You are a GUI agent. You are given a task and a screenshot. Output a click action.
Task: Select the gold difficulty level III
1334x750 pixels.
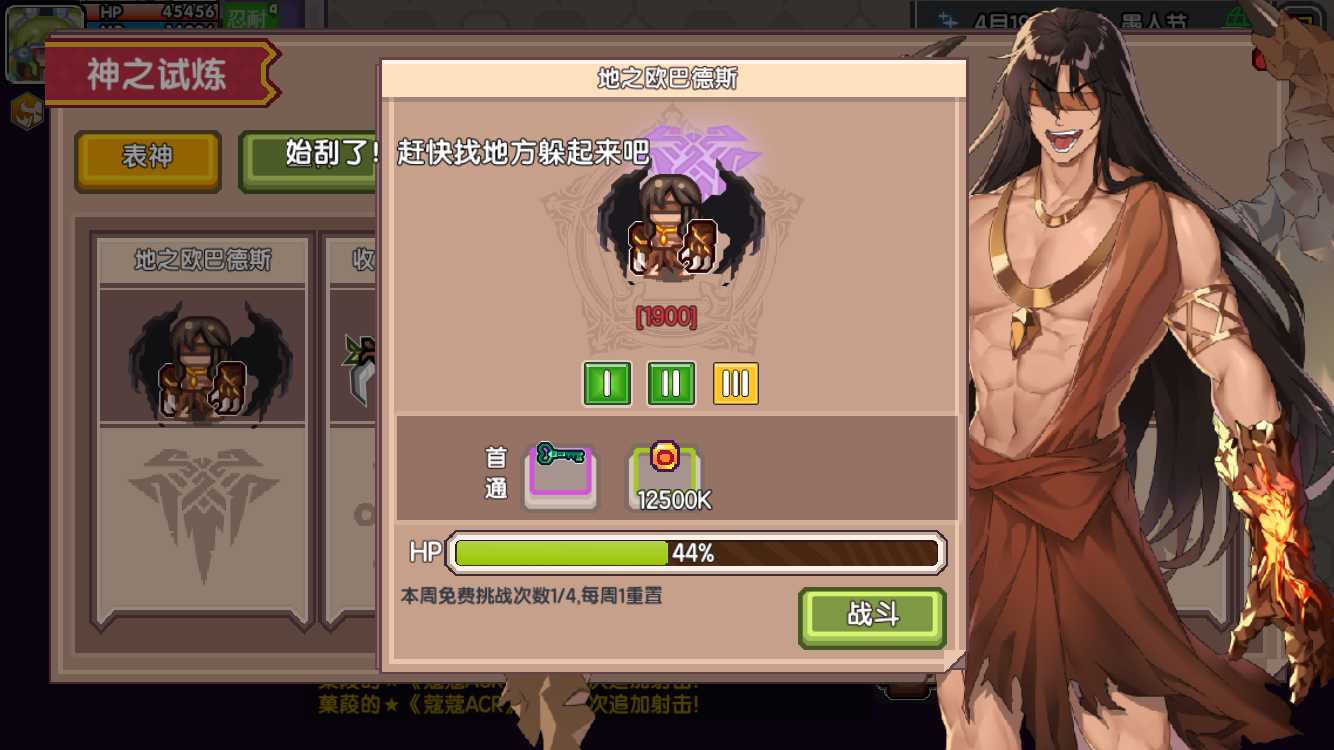pos(734,383)
